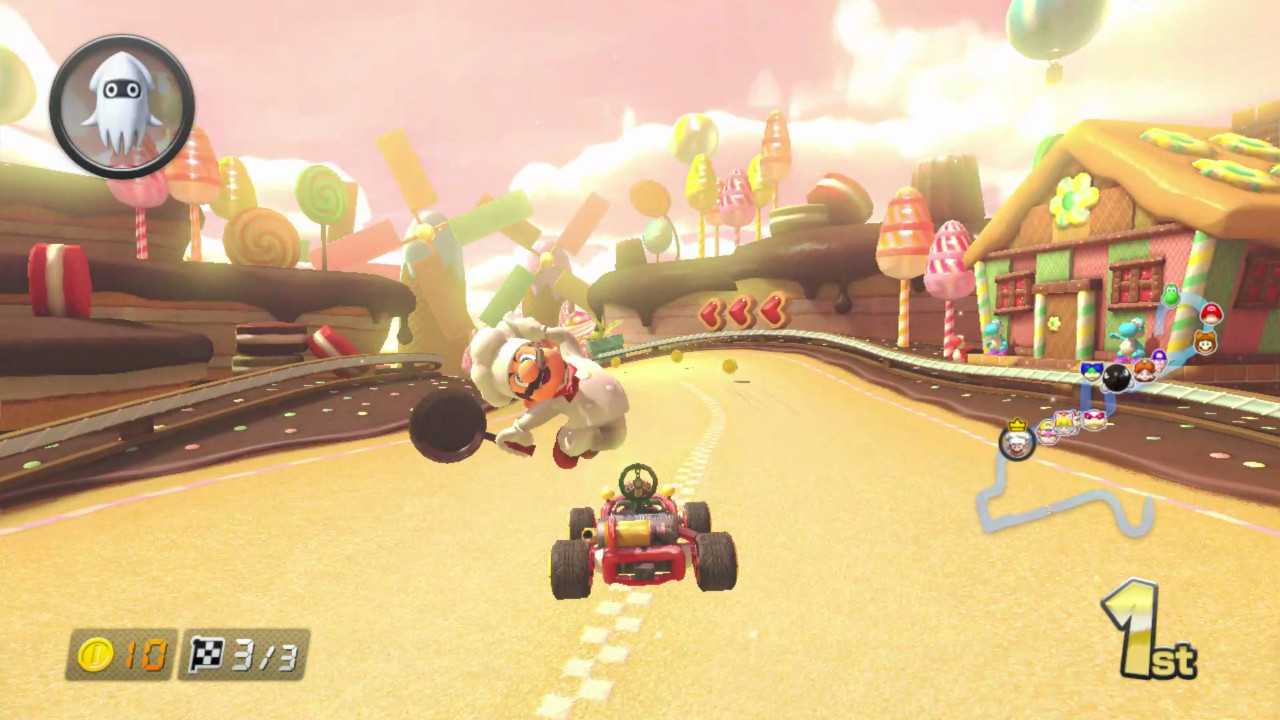
Task: Click the chef Mario player icon on the minimap
Action: pyautogui.click(x=1017, y=445)
